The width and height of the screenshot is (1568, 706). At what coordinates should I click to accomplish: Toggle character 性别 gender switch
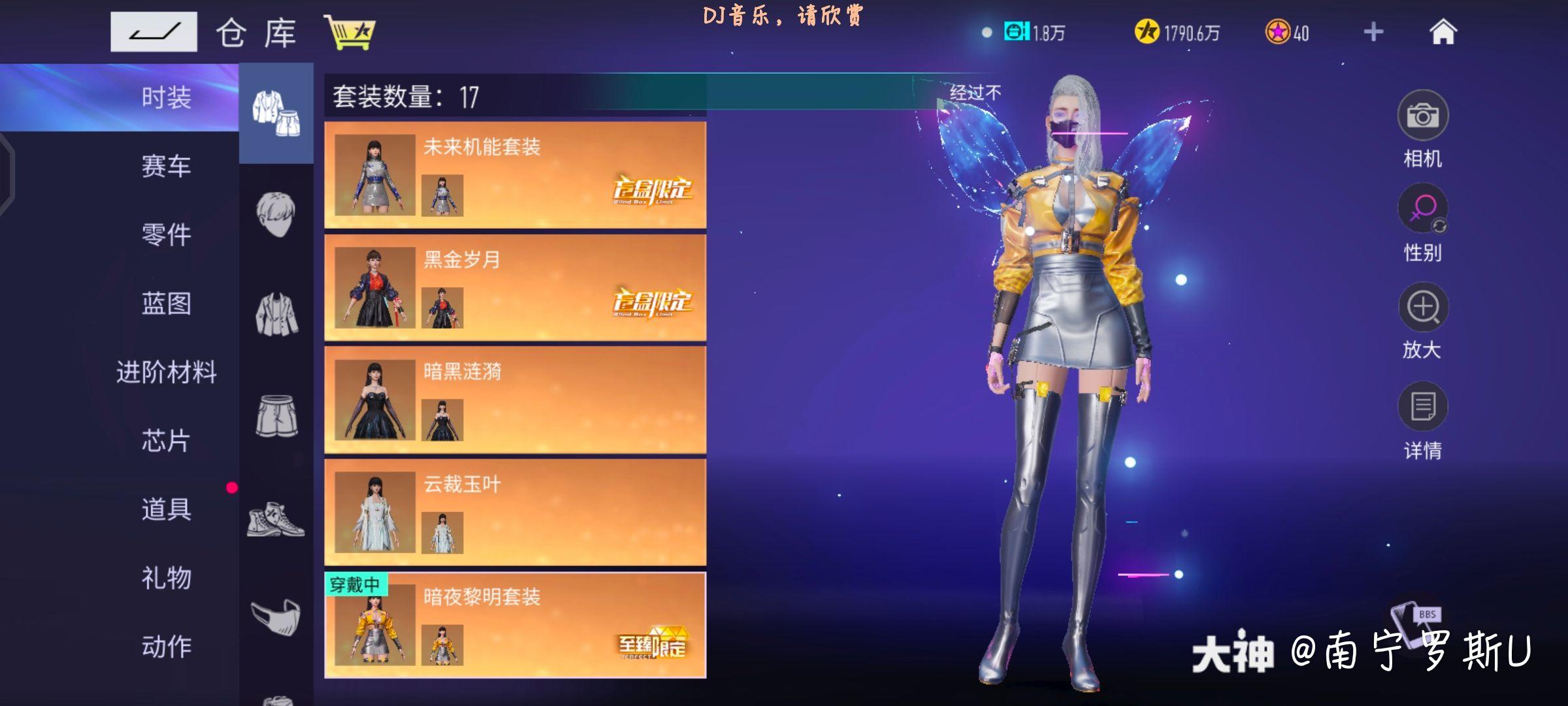coord(1424,209)
